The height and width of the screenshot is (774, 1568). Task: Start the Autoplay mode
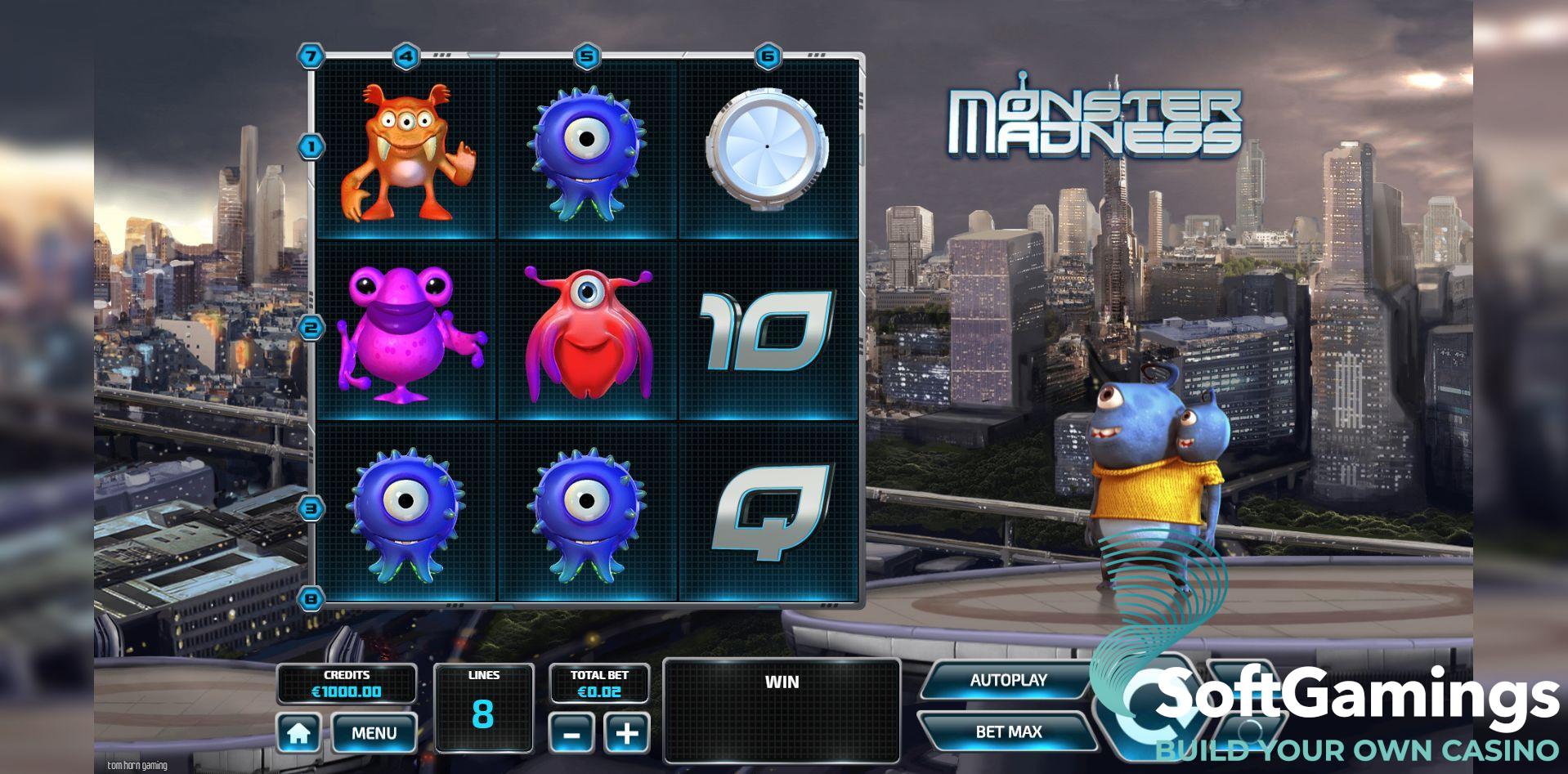point(1008,680)
